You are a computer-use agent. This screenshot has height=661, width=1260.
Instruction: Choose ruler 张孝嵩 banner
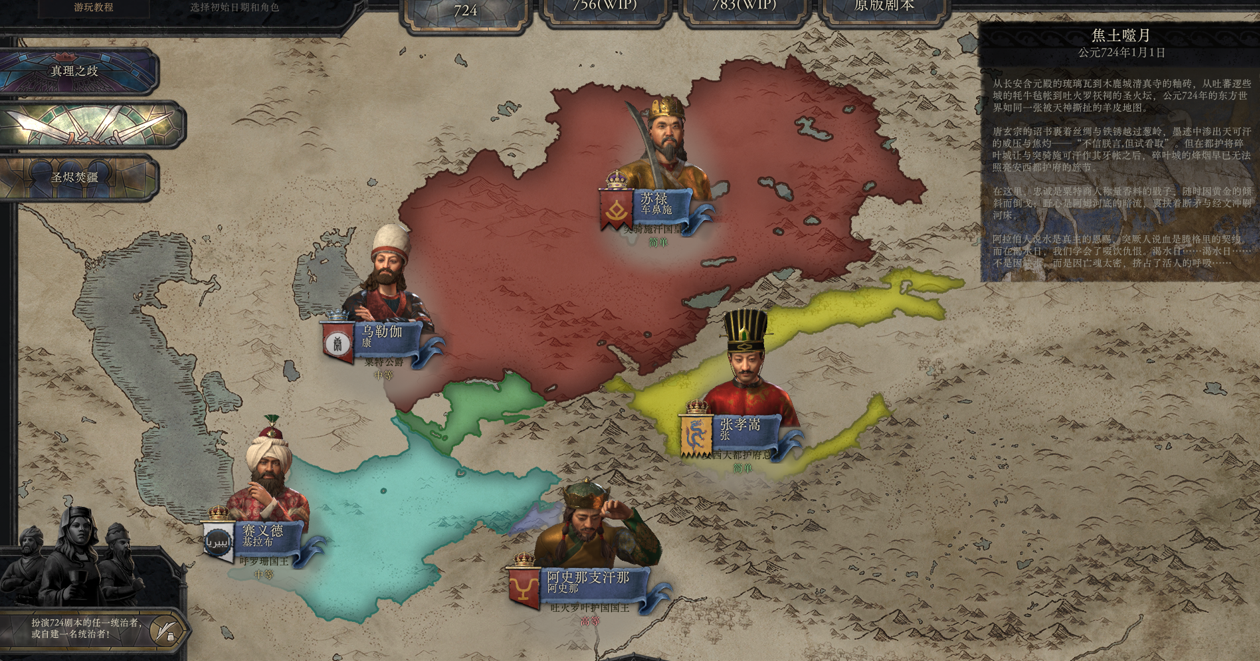click(x=742, y=431)
